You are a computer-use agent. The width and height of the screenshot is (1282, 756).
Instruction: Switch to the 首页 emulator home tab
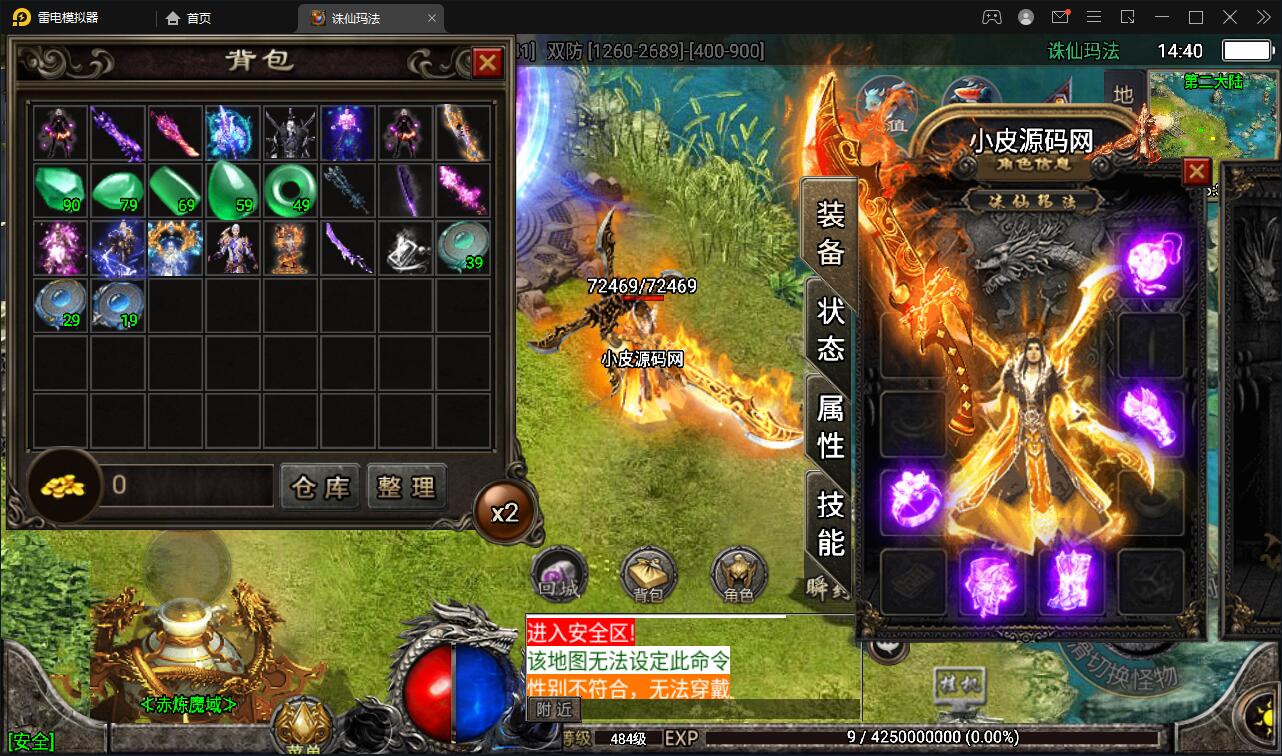tap(188, 18)
